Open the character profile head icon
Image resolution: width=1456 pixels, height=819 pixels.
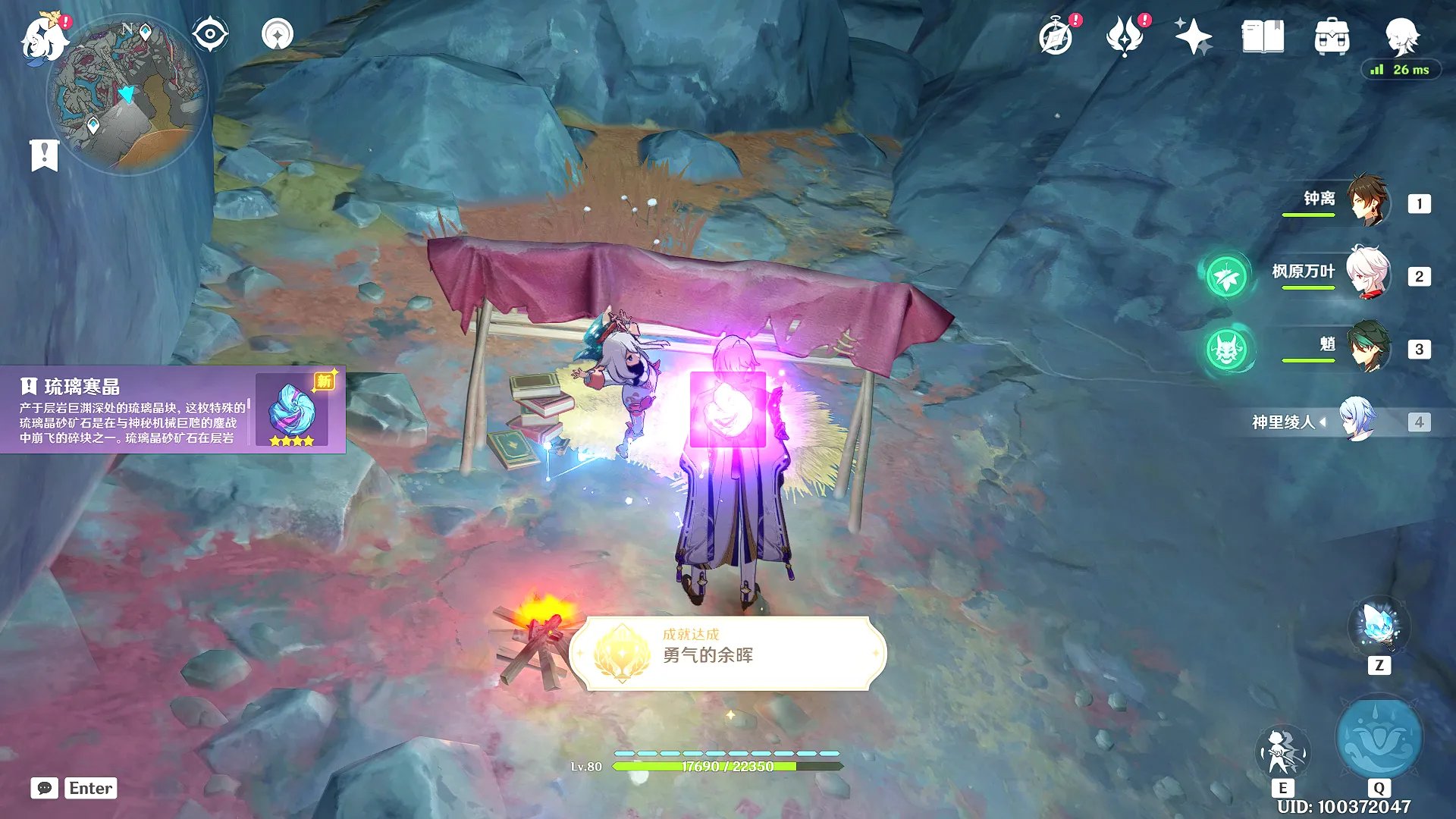pos(1401,35)
